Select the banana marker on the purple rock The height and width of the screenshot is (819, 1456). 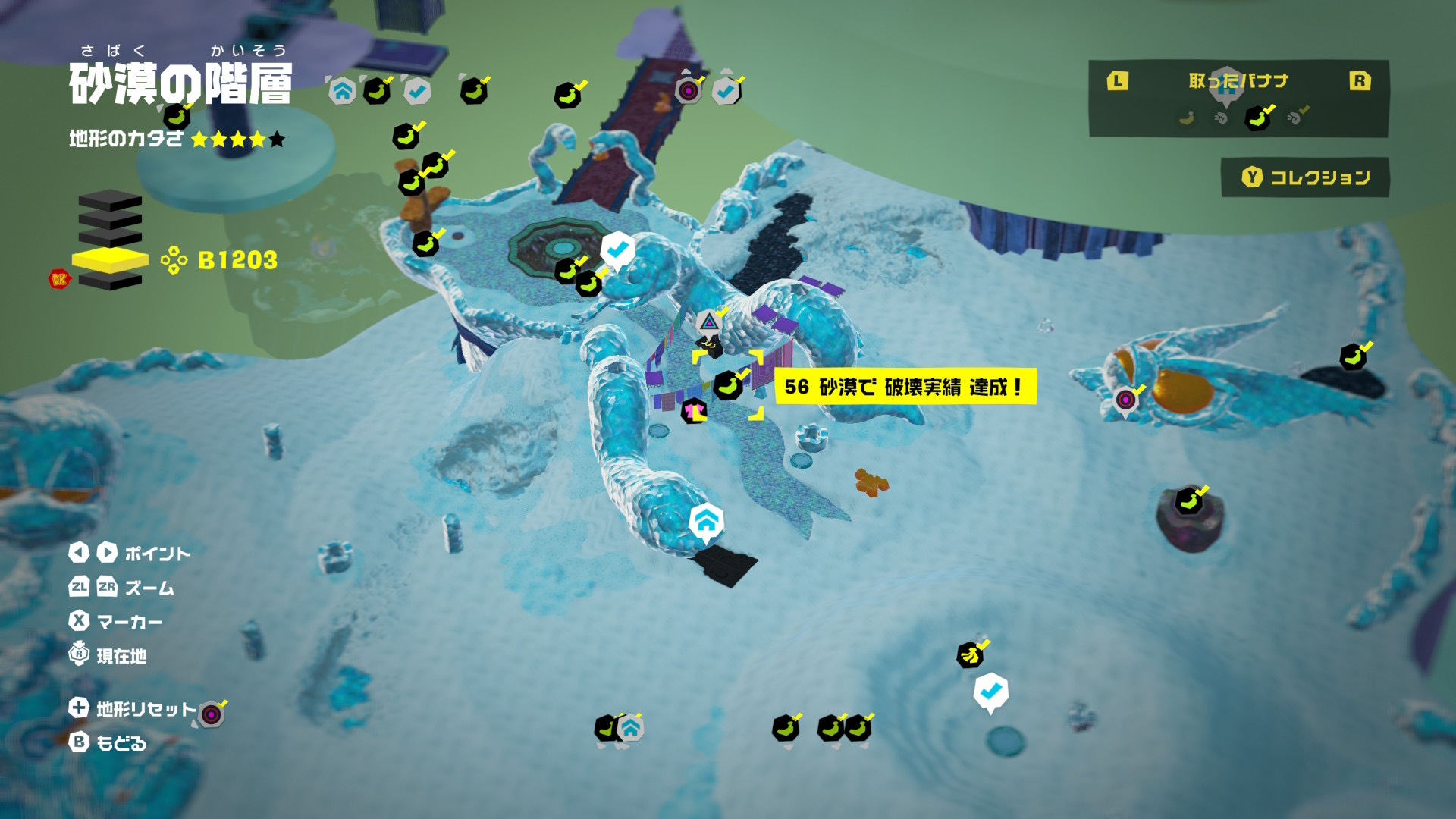click(x=1188, y=500)
